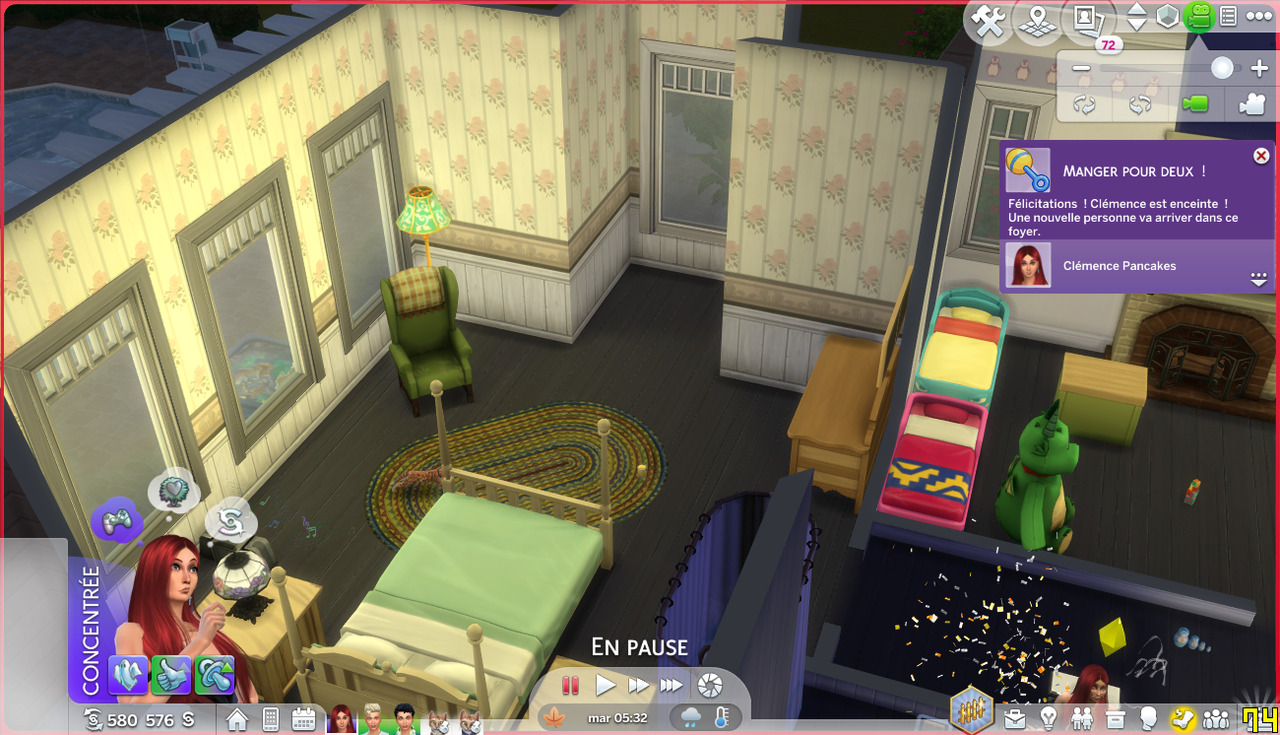Resume the game at normal play speed
Screen dimensions: 1280x735
[605, 686]
